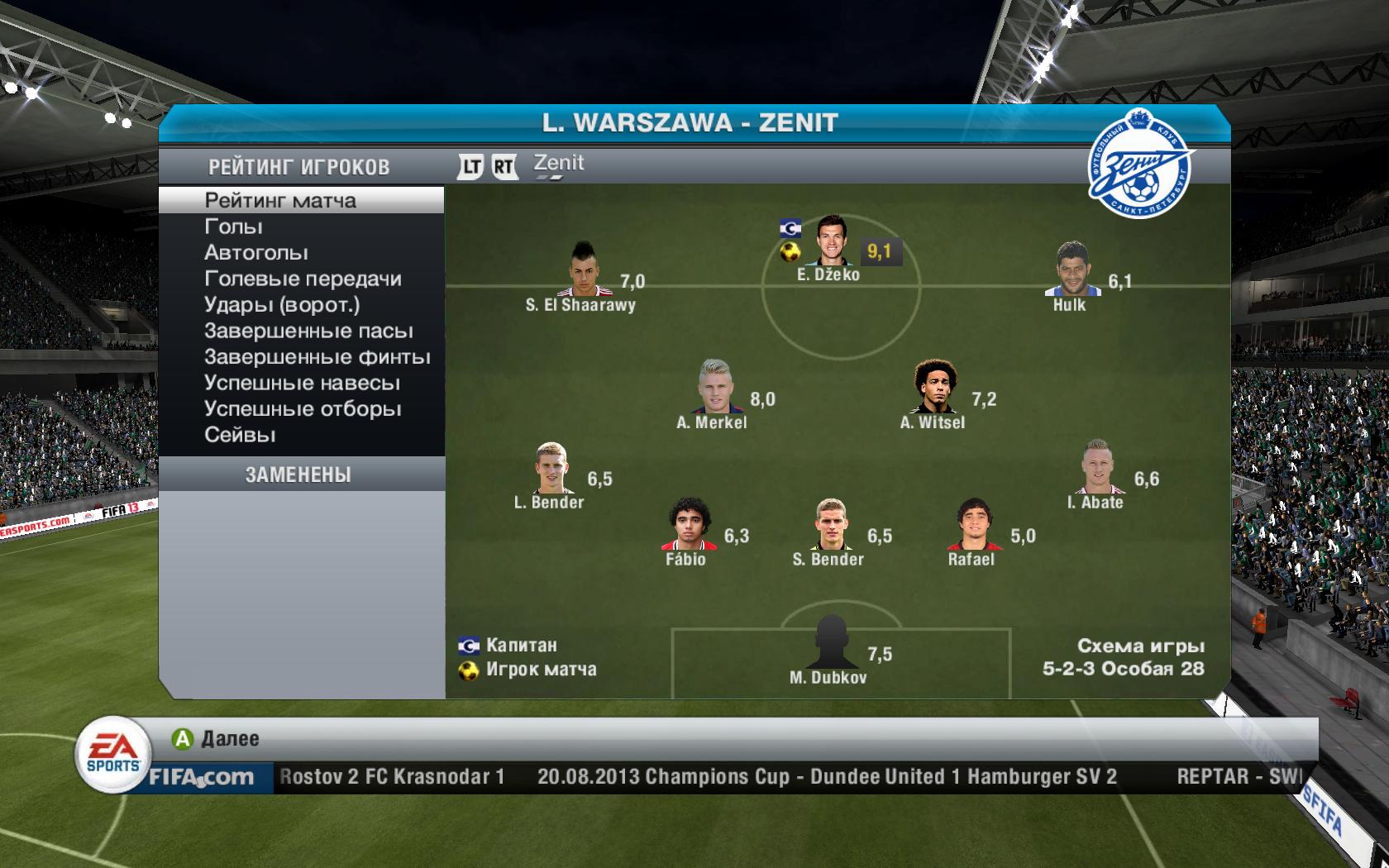The image size is (1389, 868).
Task: Open the Сейвы statistic
Action: pyautogui.click(x=240, y=435)
